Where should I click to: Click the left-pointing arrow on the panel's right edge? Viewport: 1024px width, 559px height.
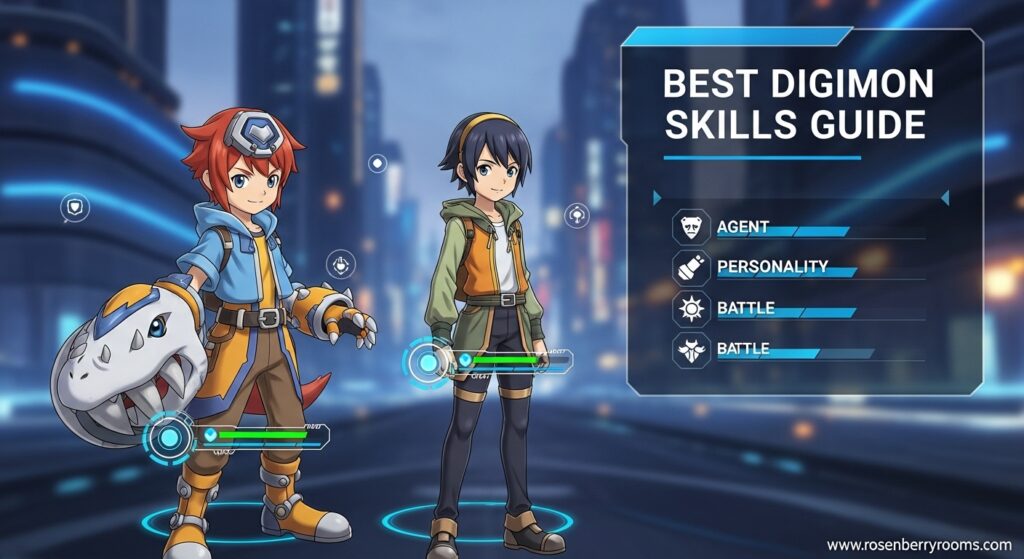(943, 199)
